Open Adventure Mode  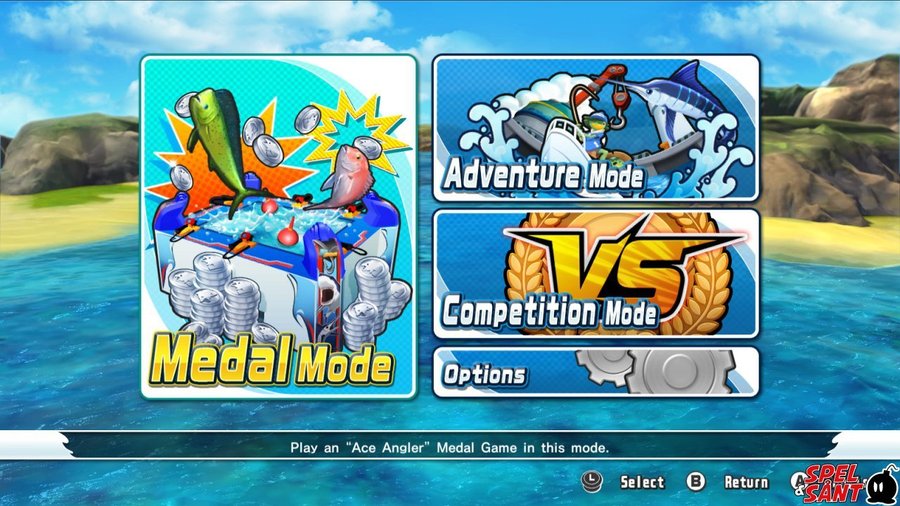(x=595, y=128)
